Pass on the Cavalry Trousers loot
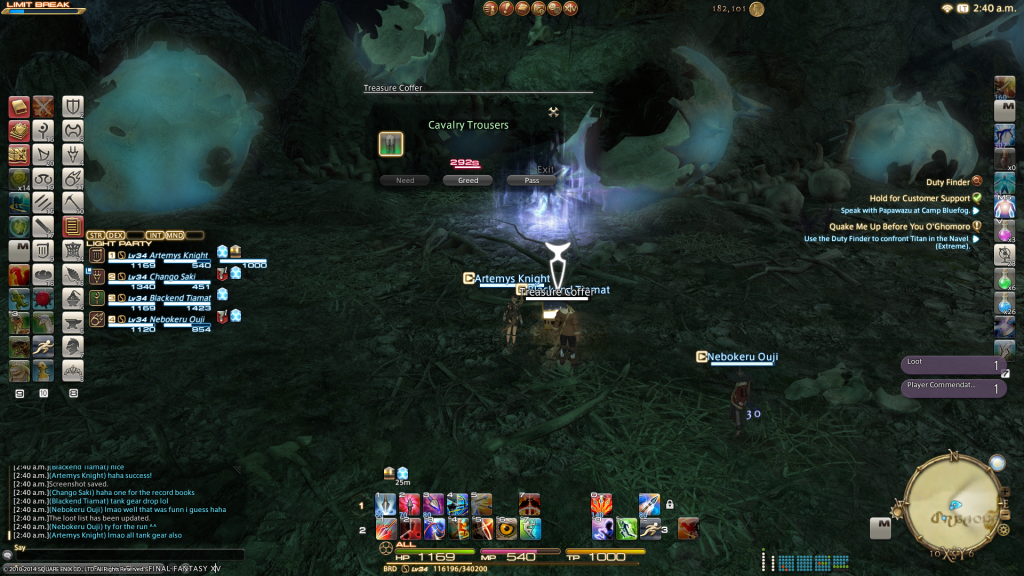The height and width of the screenshot is (576, 1024). pos(531,181)
